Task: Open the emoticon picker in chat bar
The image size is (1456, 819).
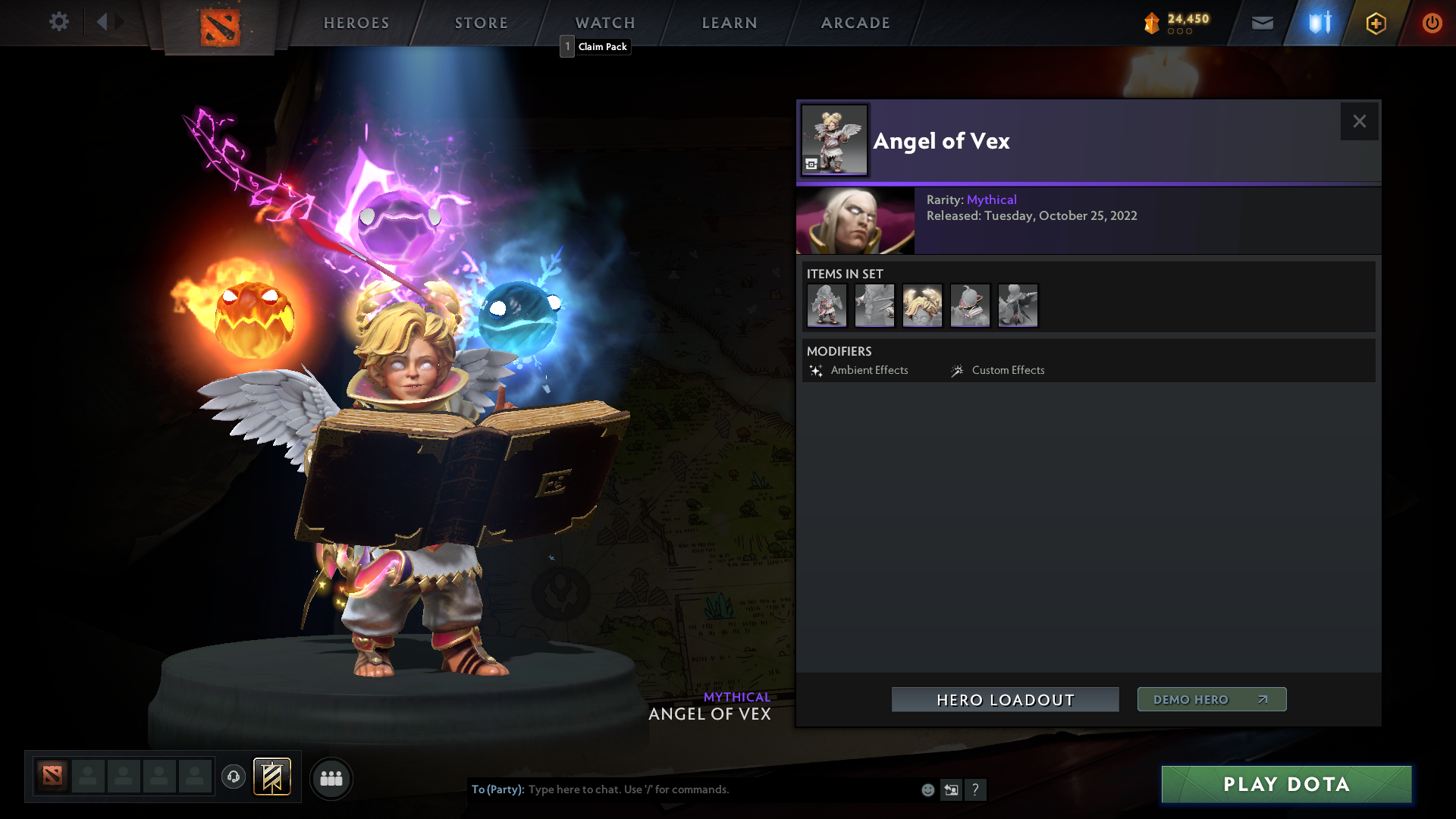Action: [927, 789]
